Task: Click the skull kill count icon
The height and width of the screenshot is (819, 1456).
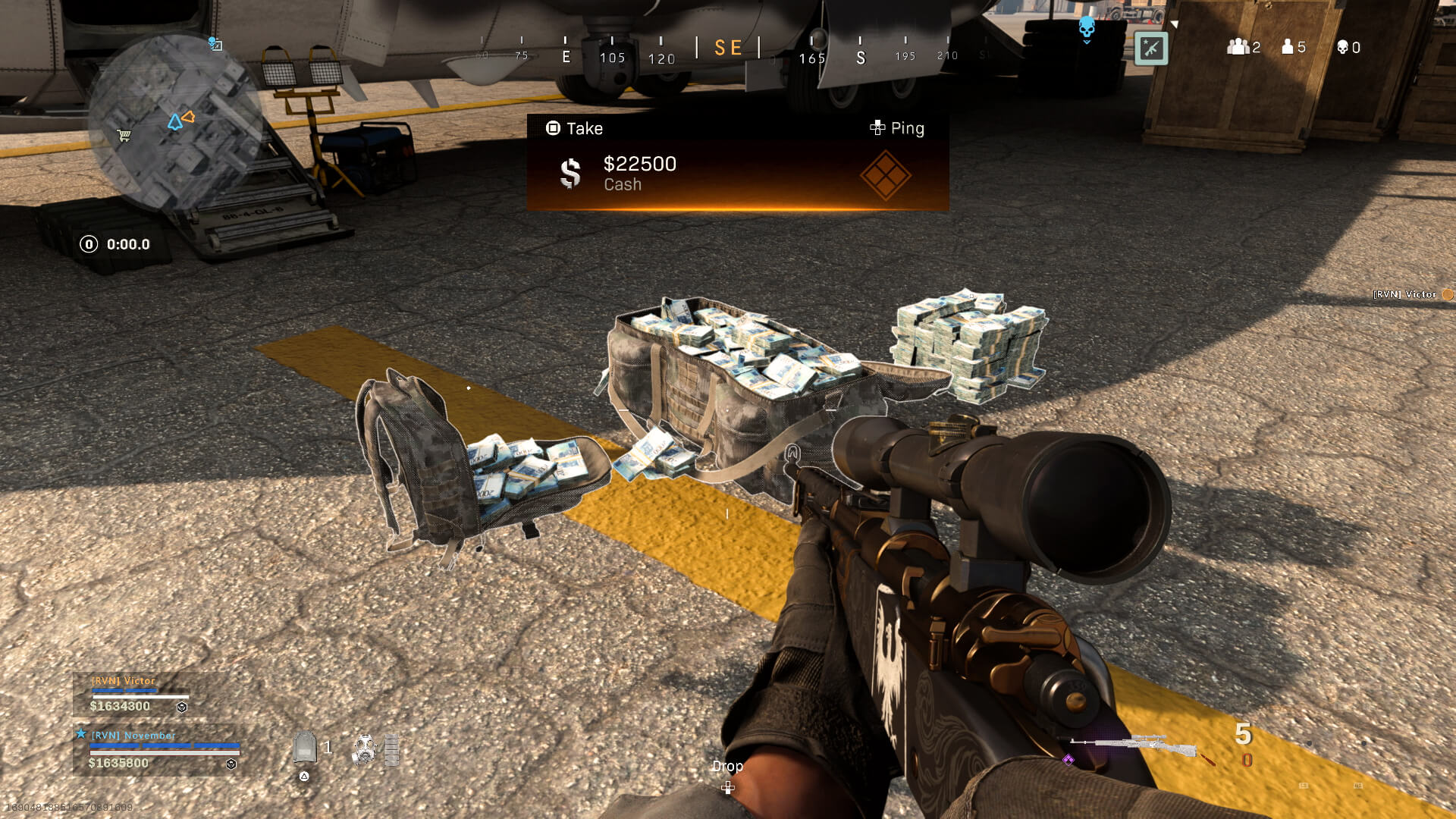Action: pos(1342,48)
